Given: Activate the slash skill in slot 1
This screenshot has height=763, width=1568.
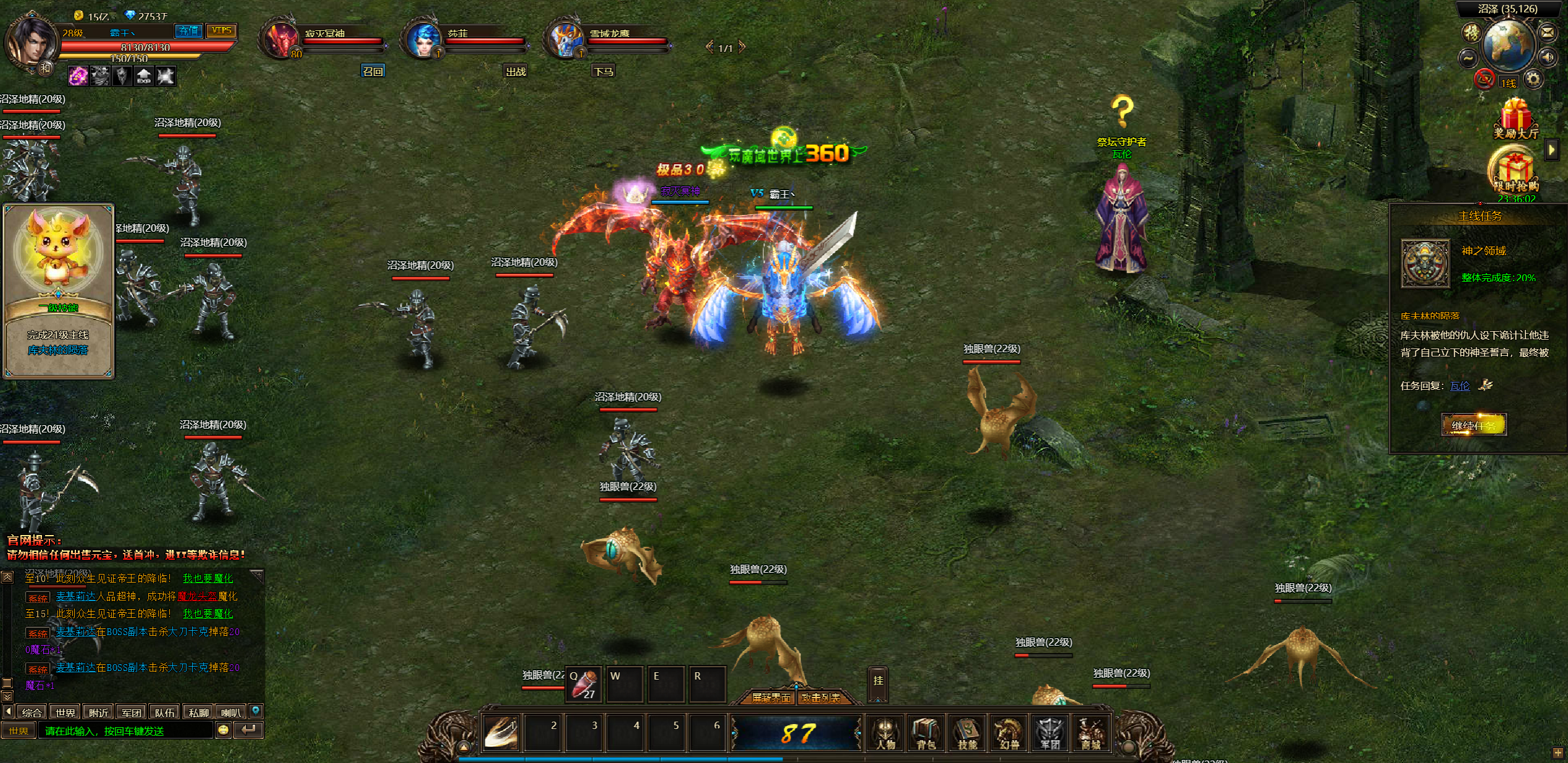Looking at the screenshot, I should pos(501,732).
